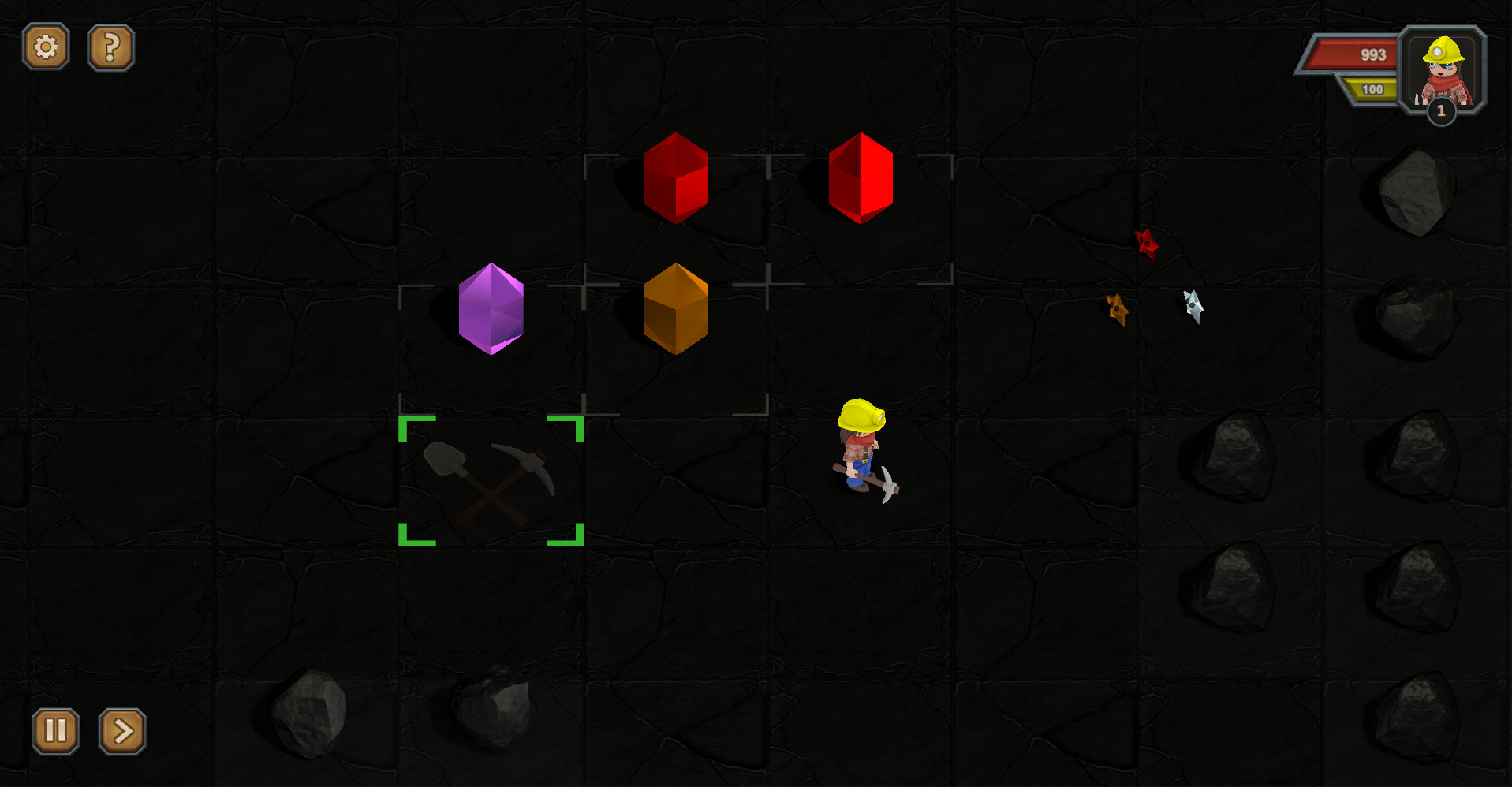This screenshot has width=1512, height=787.
Task: Click the small orange star shard
Action: click(1117, 310)
